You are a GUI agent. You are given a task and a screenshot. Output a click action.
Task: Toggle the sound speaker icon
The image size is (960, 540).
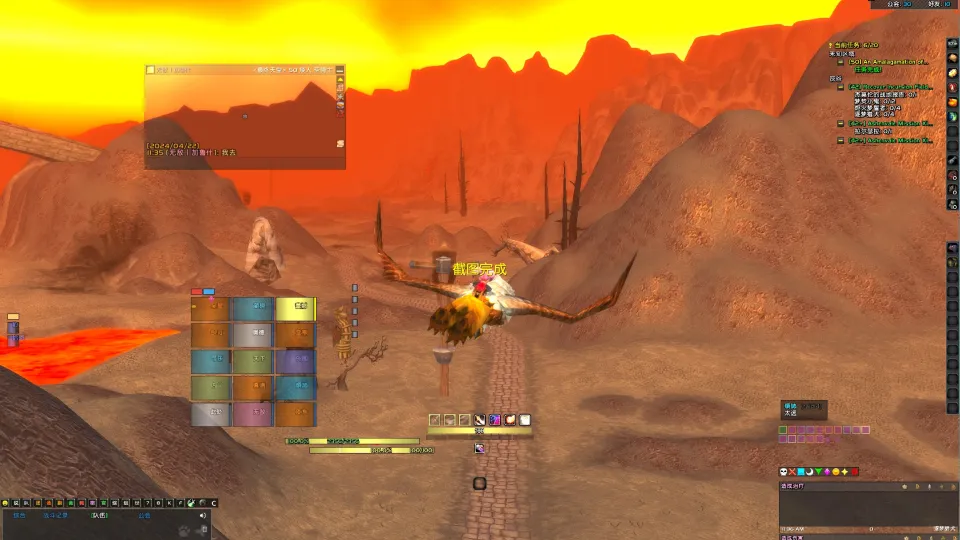203,516
